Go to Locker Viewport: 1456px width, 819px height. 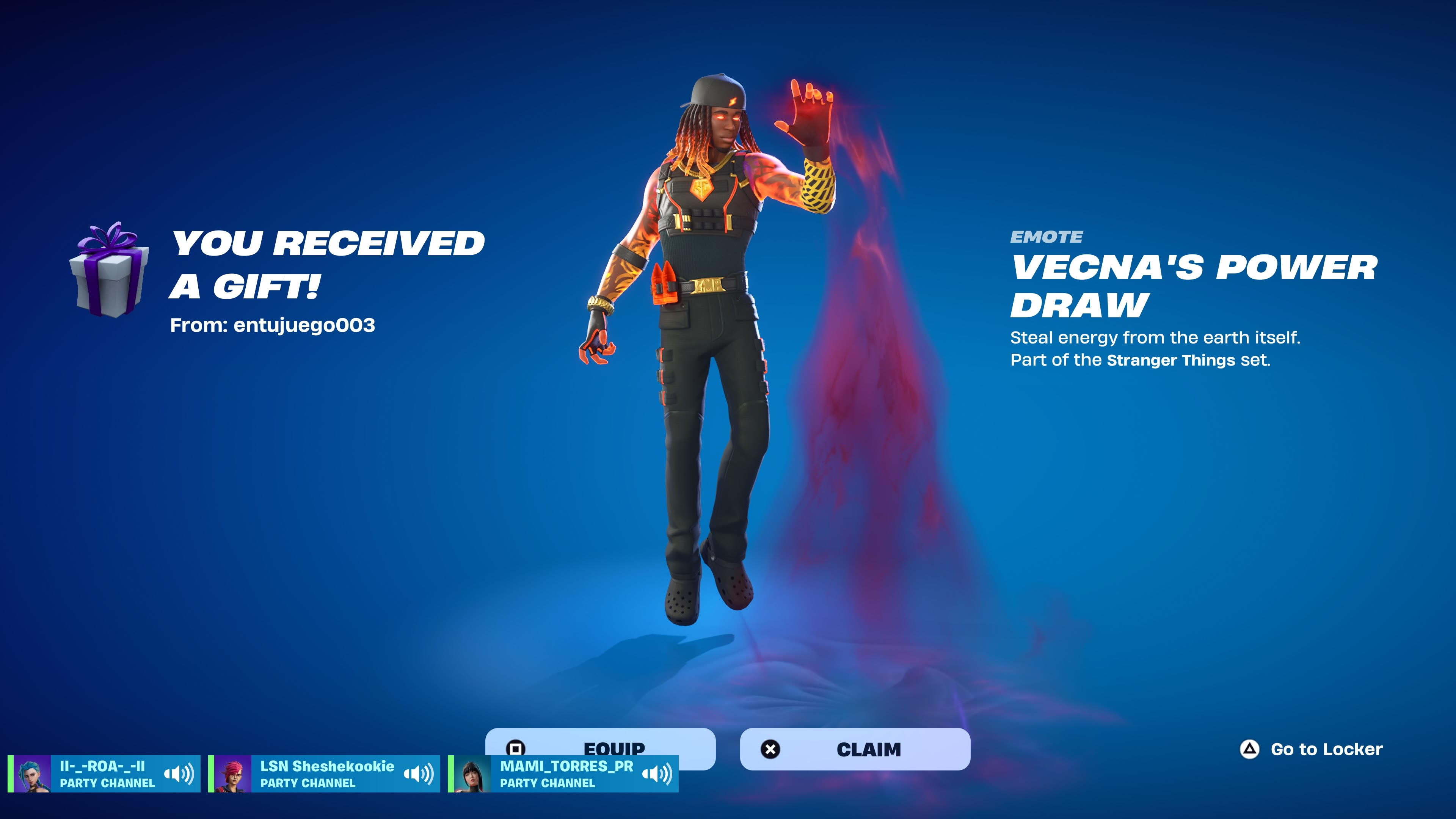coord(1311,749)
